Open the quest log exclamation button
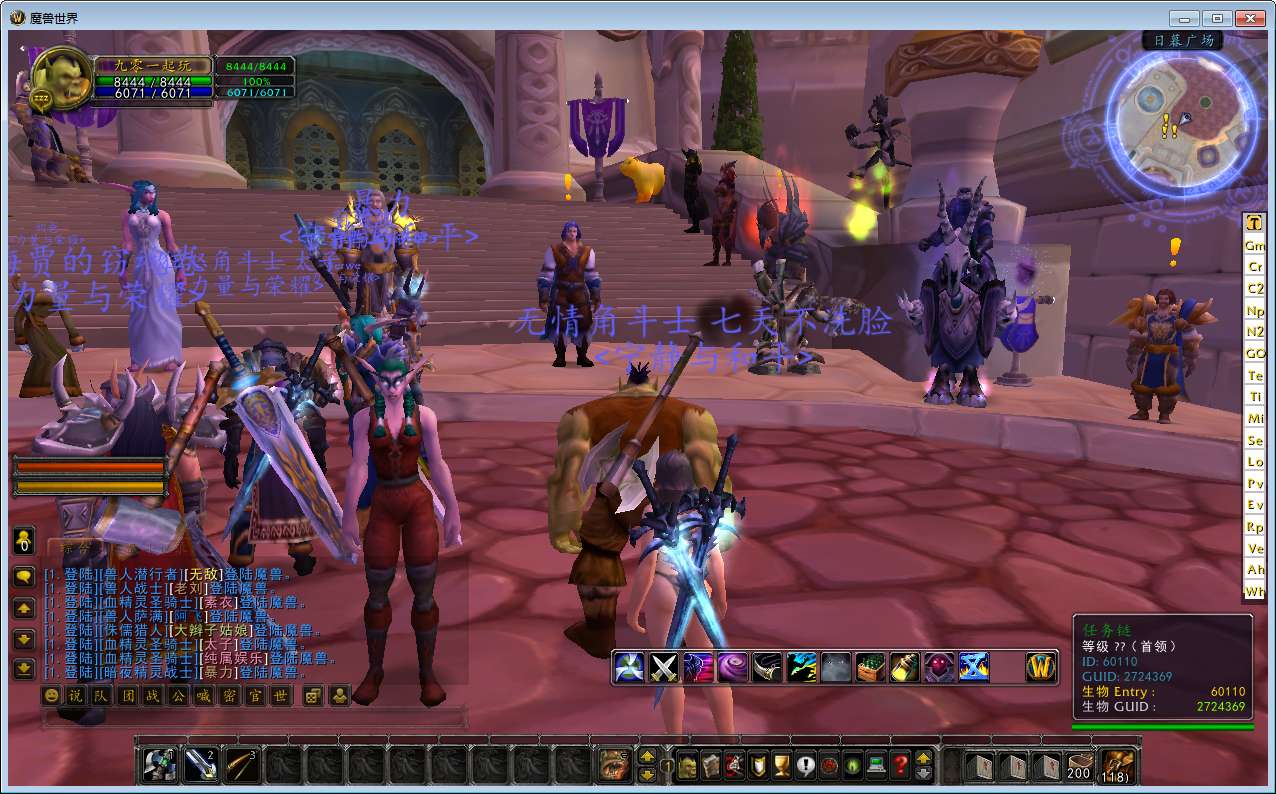The image size is (1276, 794). (x=805, y=766)
